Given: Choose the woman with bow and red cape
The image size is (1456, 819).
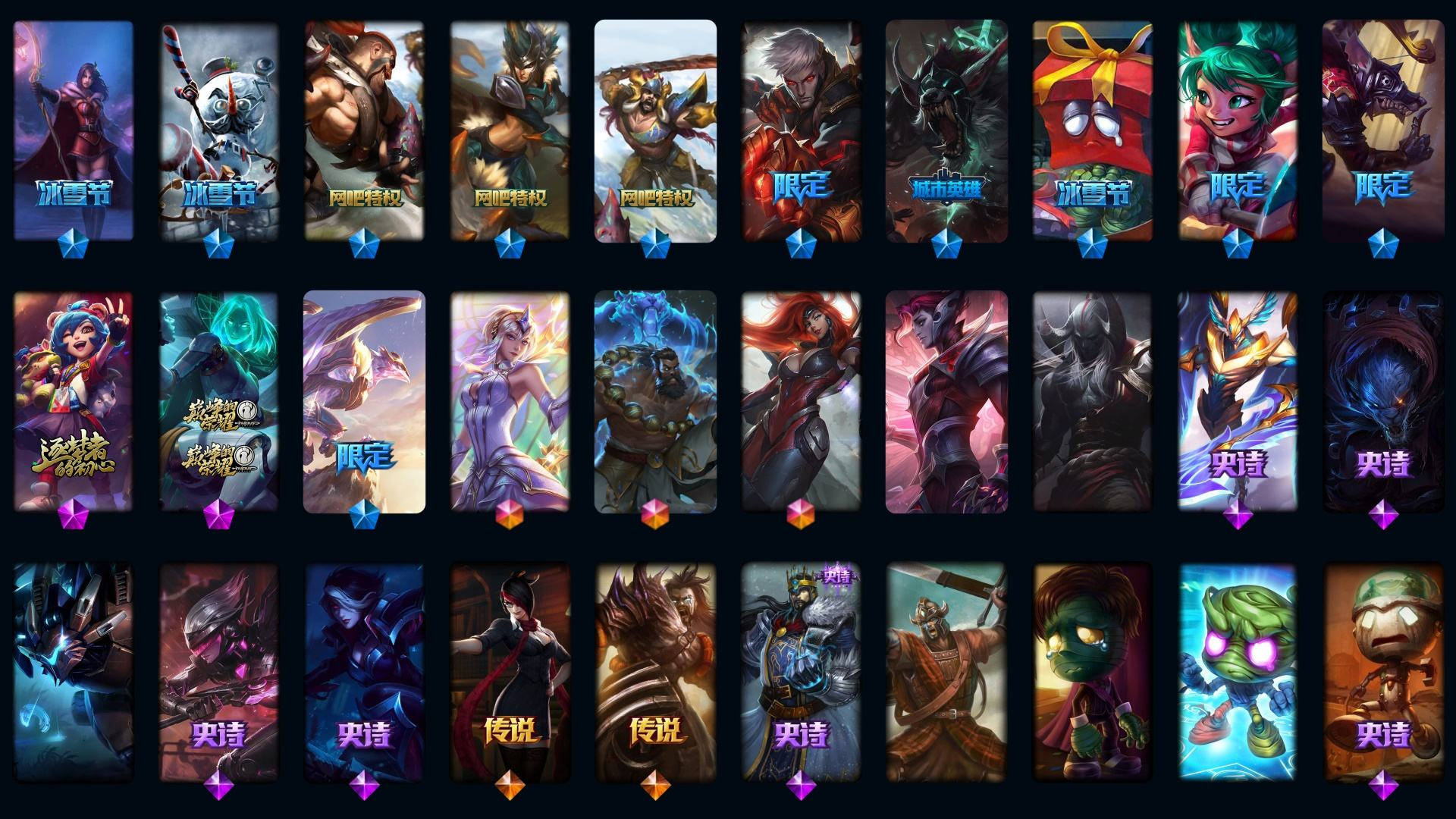Looking at the screenshot, I should point(74,130).
